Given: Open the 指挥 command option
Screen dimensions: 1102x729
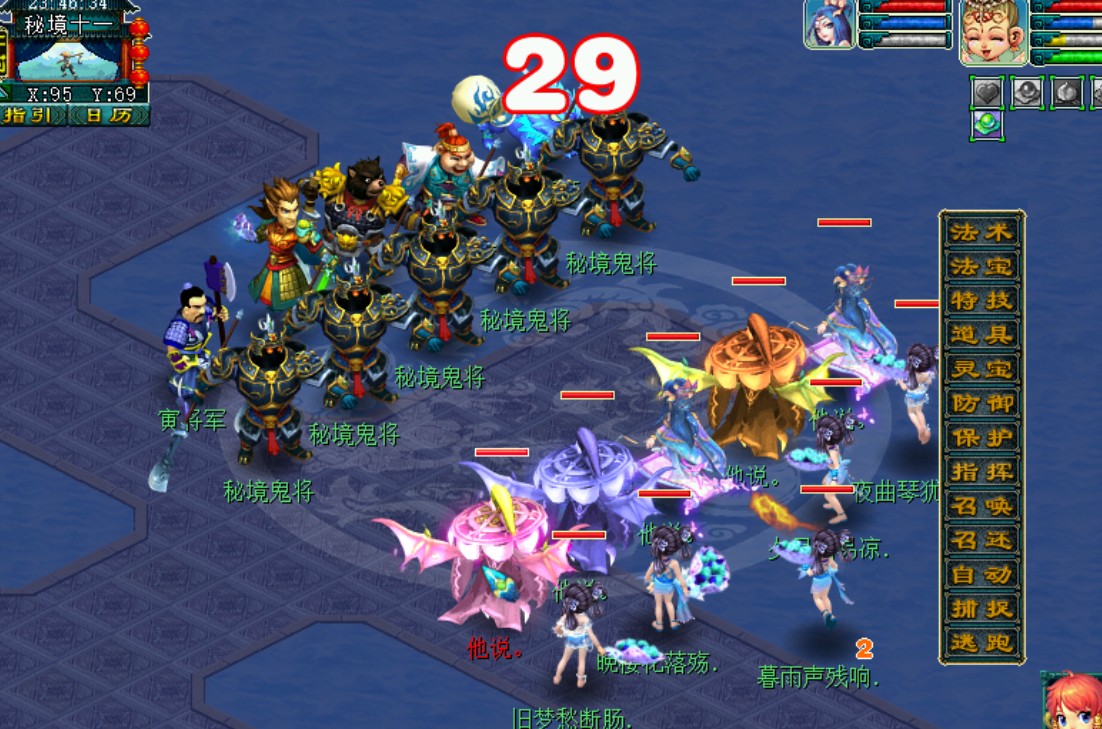Looking at the screenshot, I should [981, 471].
